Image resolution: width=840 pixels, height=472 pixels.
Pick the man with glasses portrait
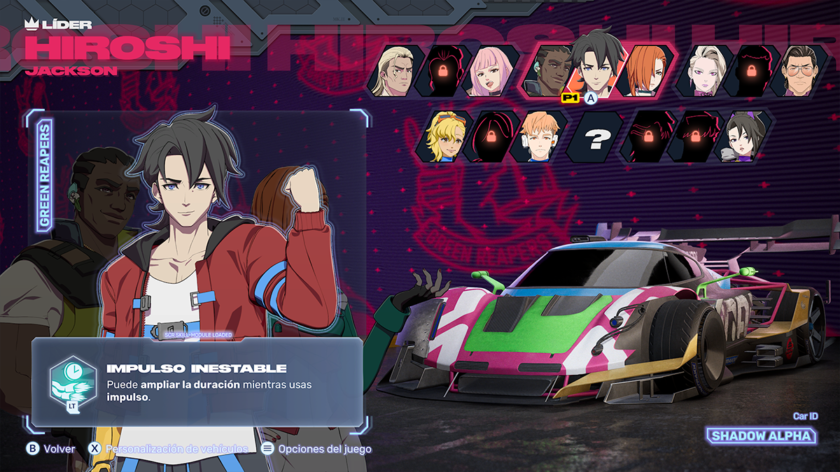(801, 70)
